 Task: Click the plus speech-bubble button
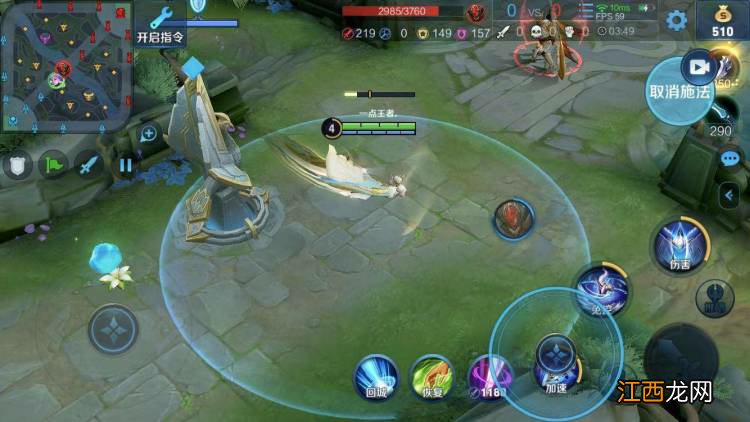coord(149,133)
